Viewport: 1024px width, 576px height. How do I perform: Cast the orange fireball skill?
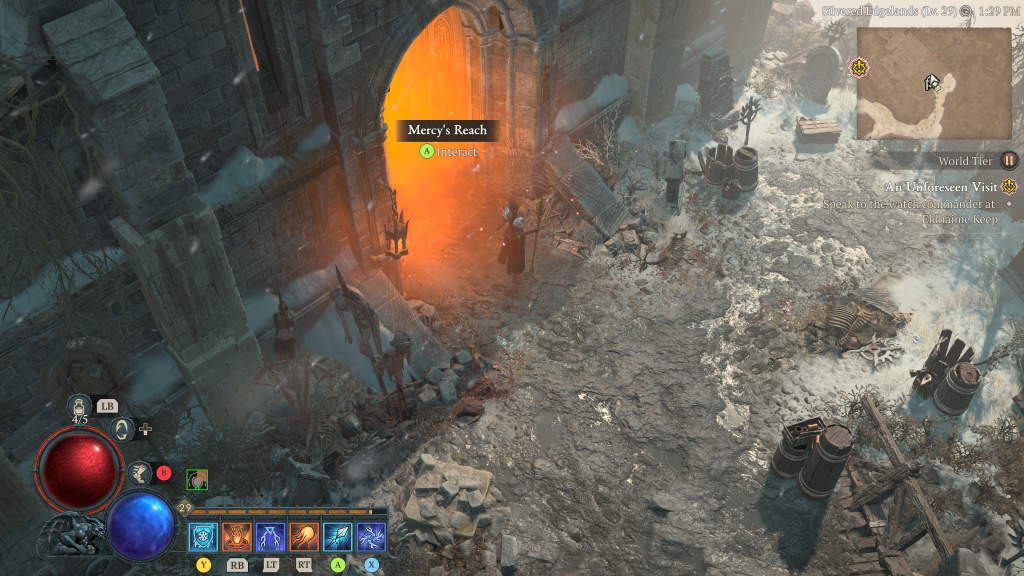[x=304, y=537]
